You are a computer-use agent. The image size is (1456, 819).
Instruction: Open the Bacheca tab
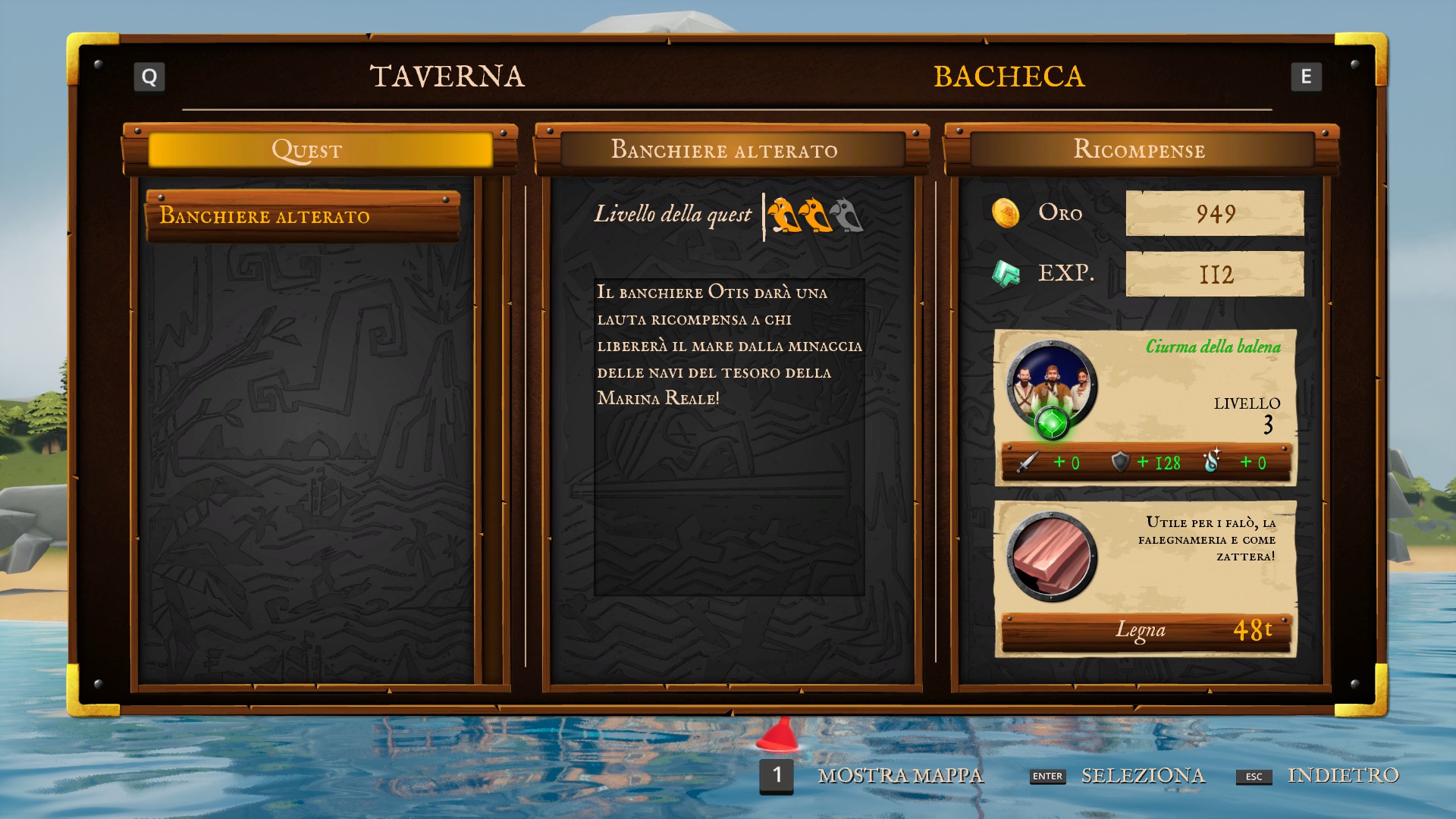[x=1009, y=77]
